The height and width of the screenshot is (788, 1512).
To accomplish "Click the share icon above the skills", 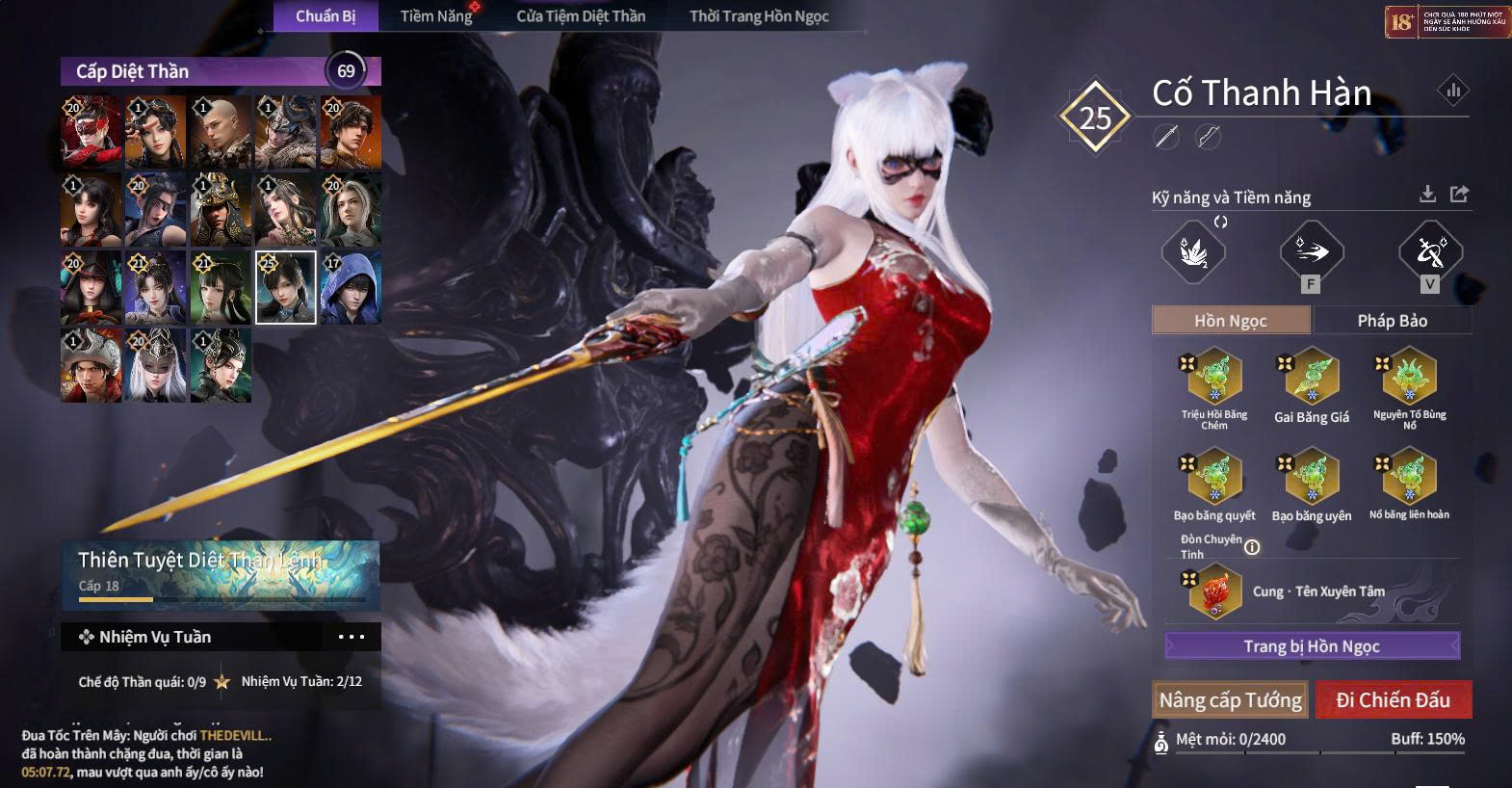I will 1459,195.
